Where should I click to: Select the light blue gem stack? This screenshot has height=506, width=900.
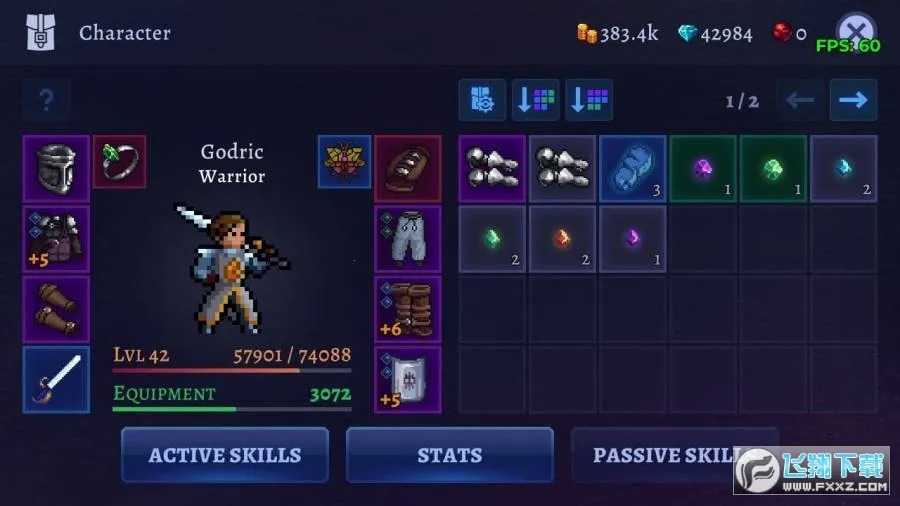click(843, 169)
